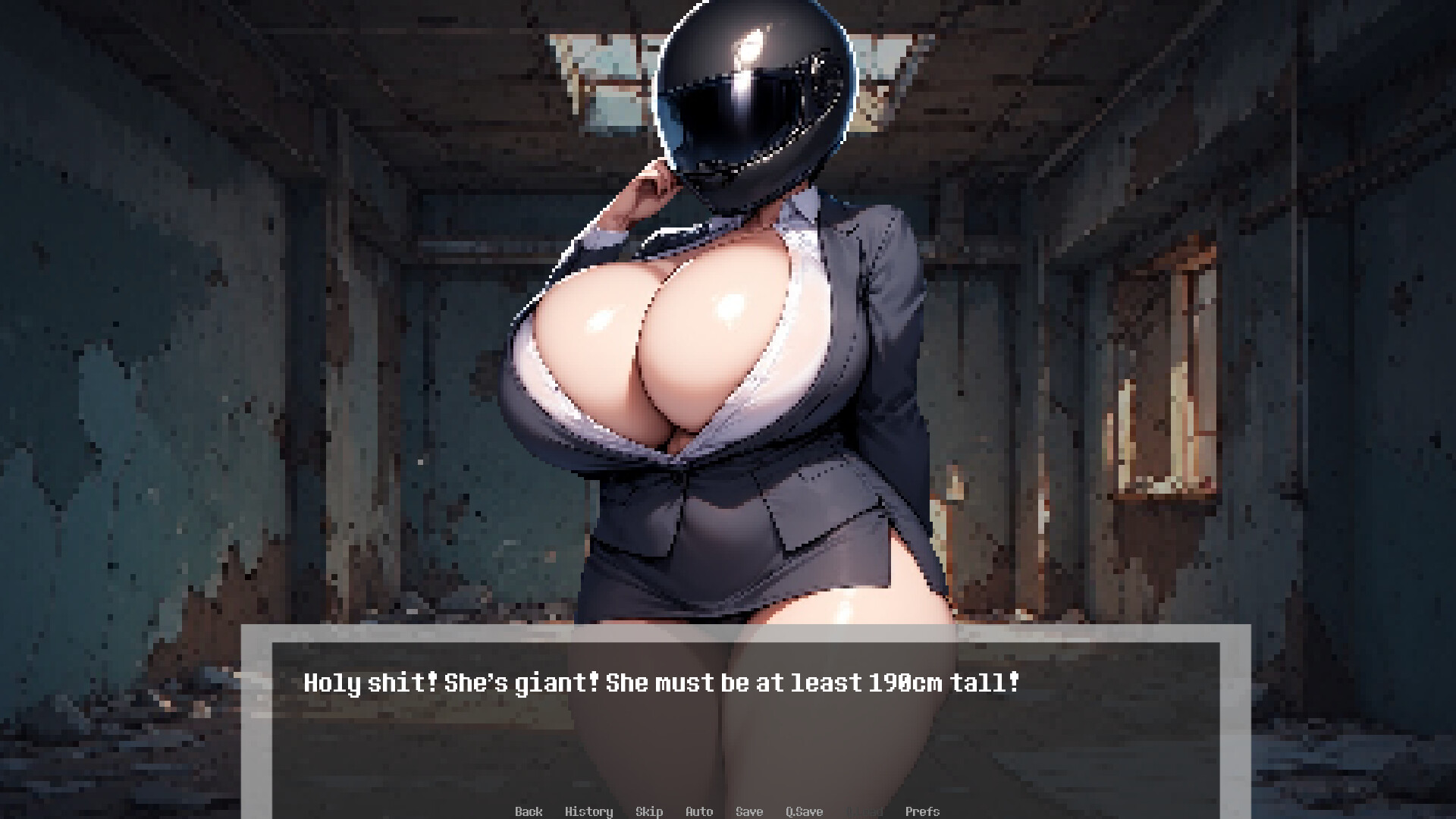Enable Skip mode

(x=649, y=811)
